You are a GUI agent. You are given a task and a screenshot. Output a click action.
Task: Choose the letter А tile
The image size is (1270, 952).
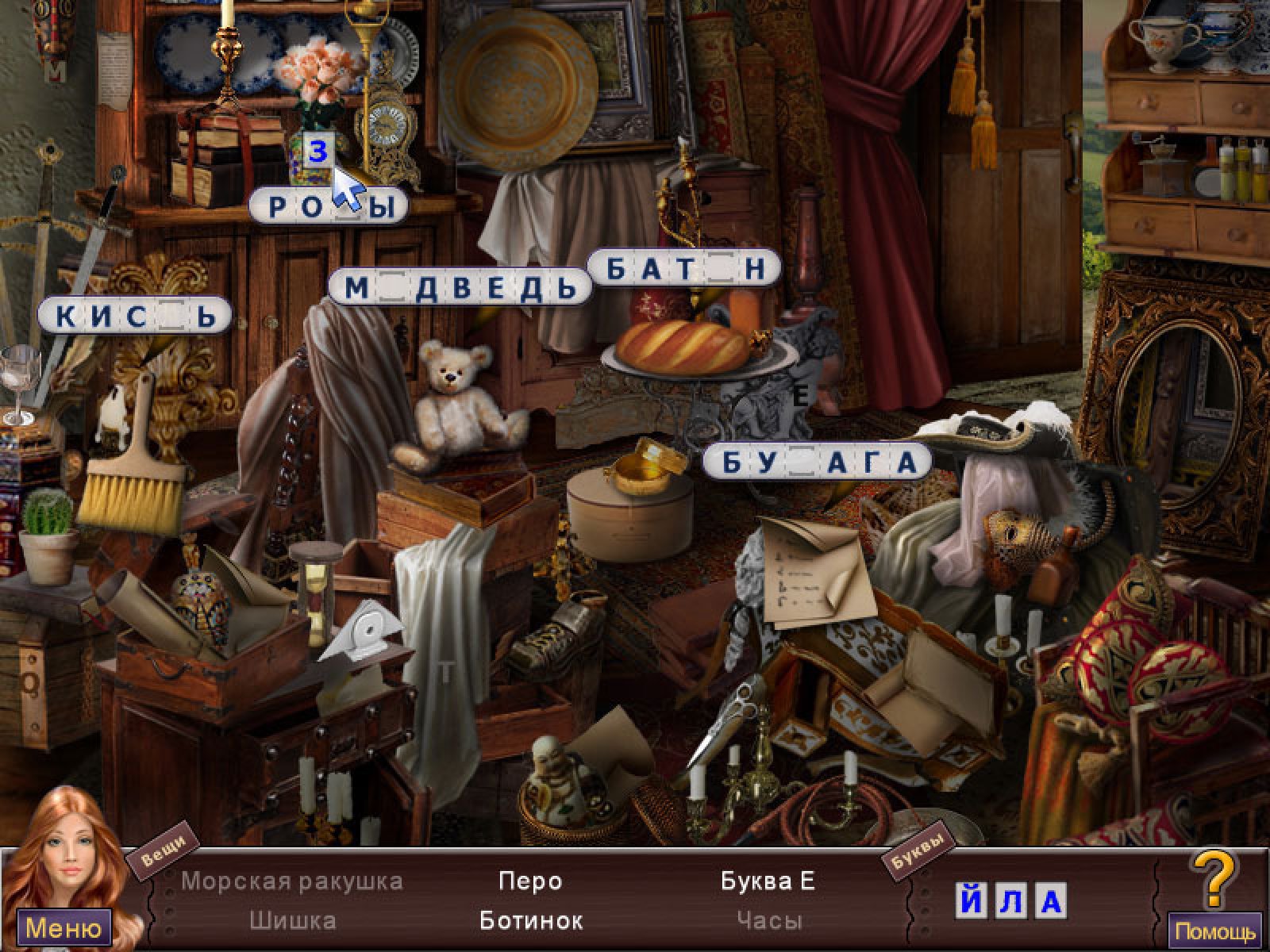click(1051, 901)
